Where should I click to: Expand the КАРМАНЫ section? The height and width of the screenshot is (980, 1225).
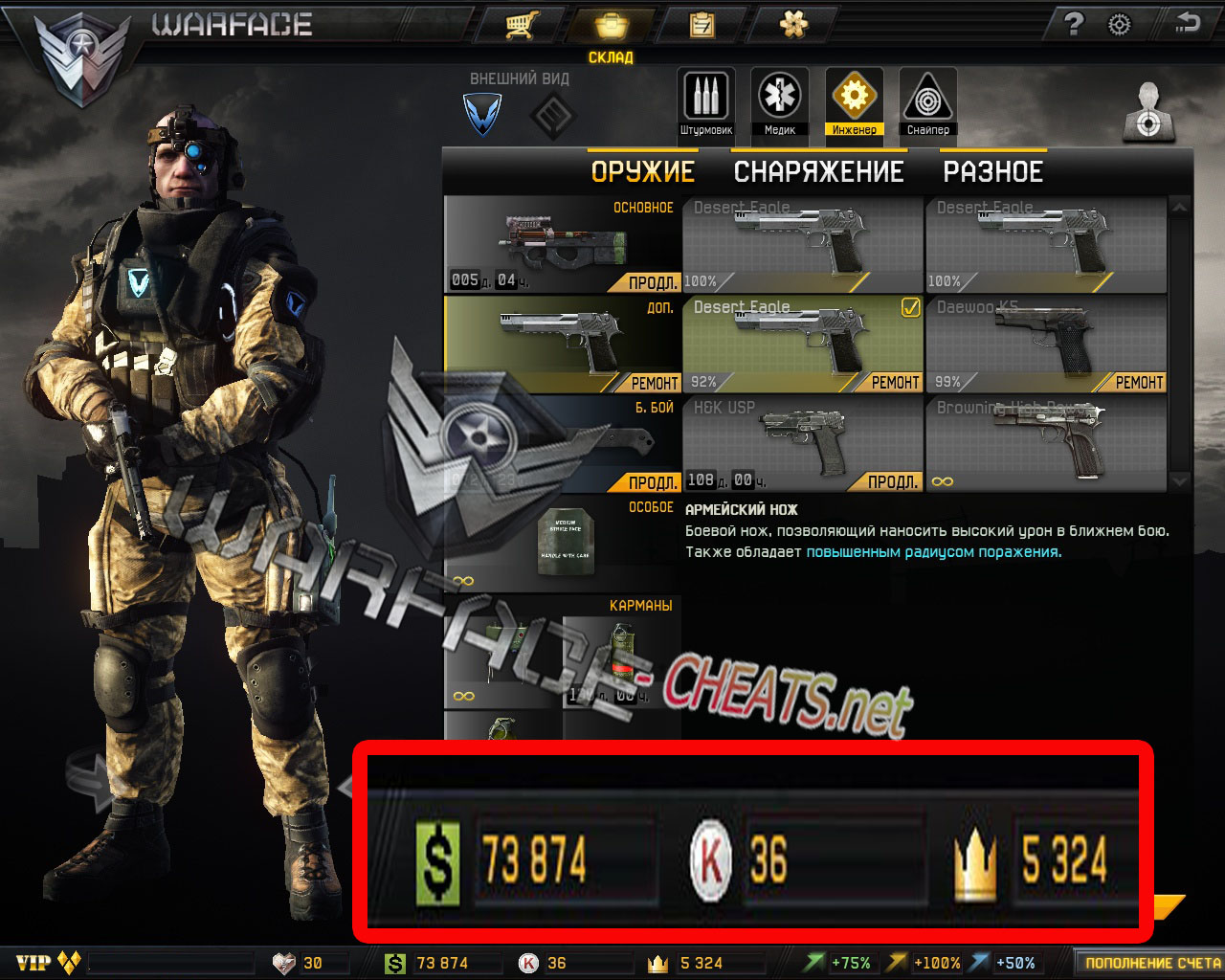(x=643, y=605)
